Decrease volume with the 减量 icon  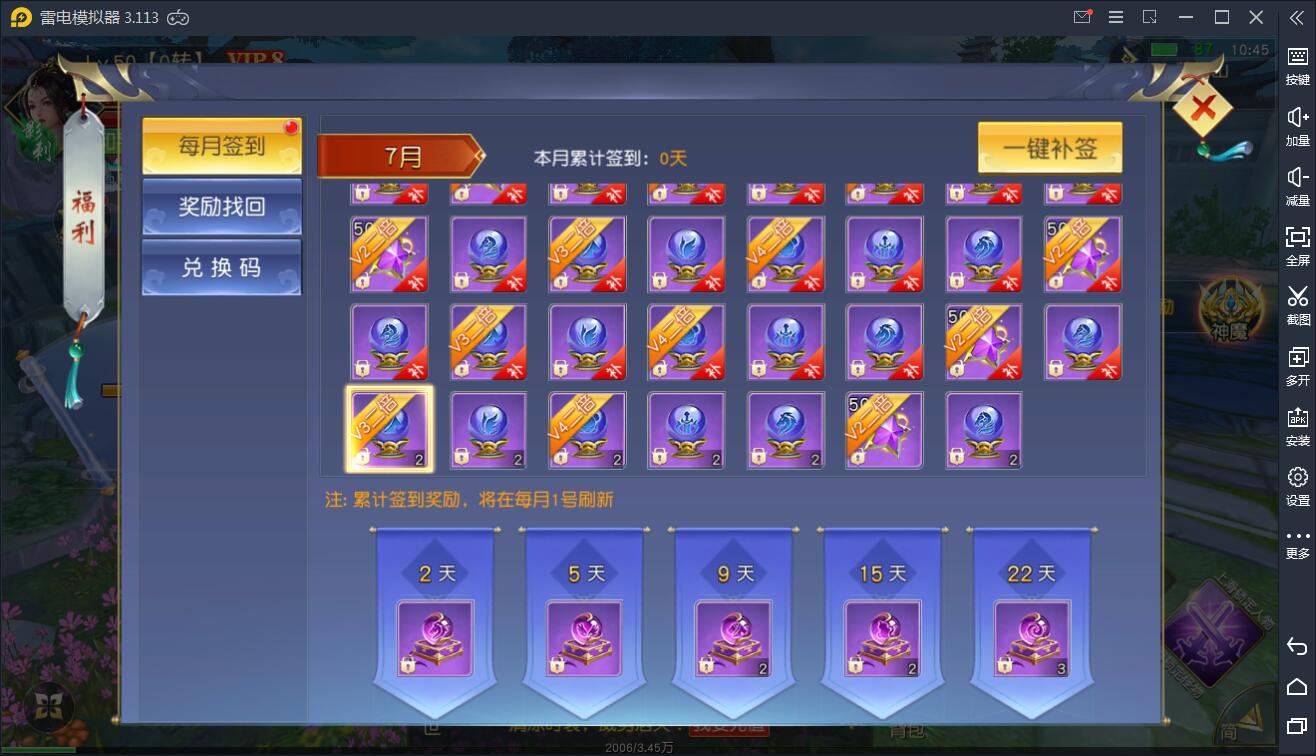[x=1296, y=176]
